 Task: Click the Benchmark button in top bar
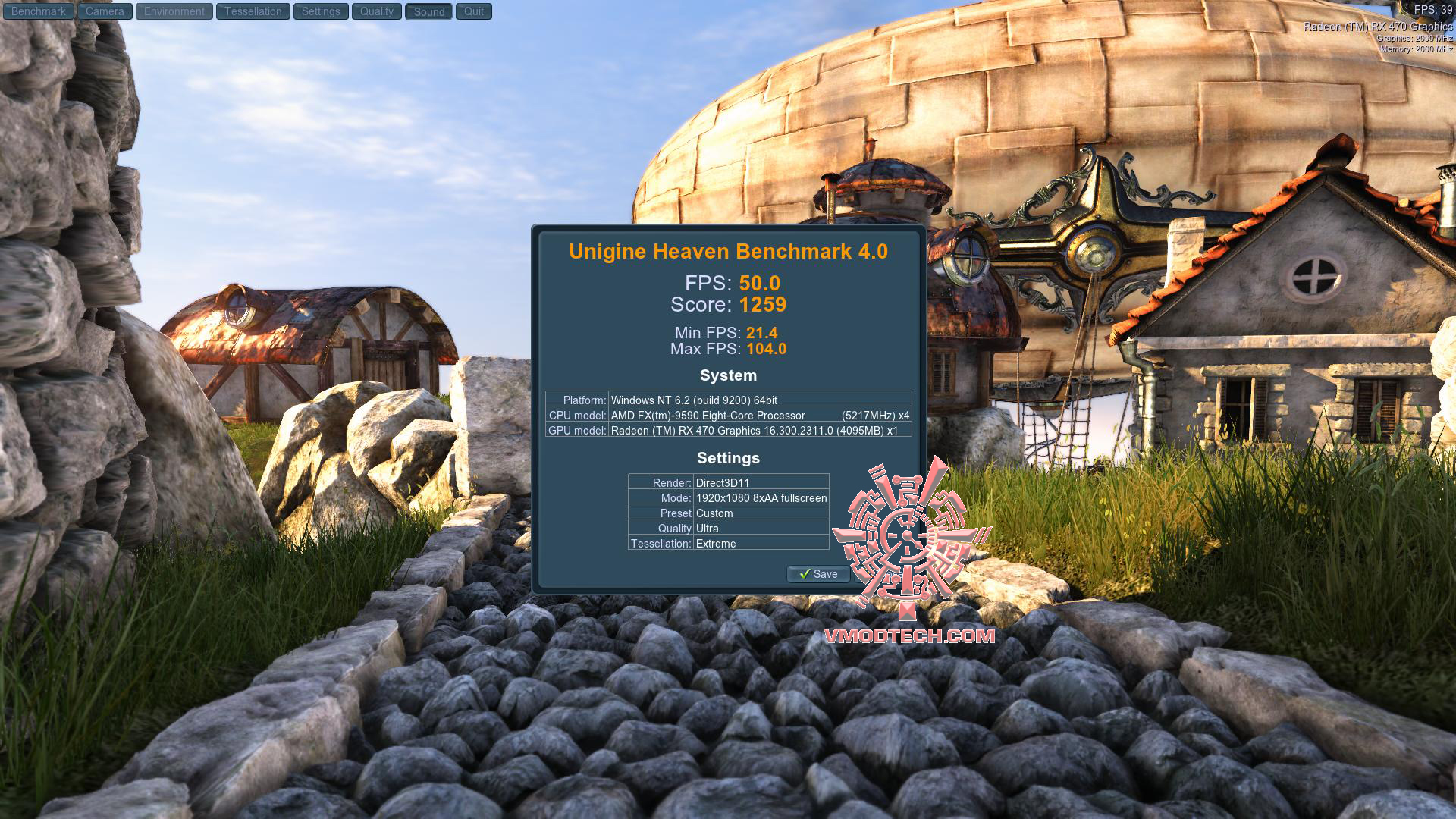click(x=39, y=11)
